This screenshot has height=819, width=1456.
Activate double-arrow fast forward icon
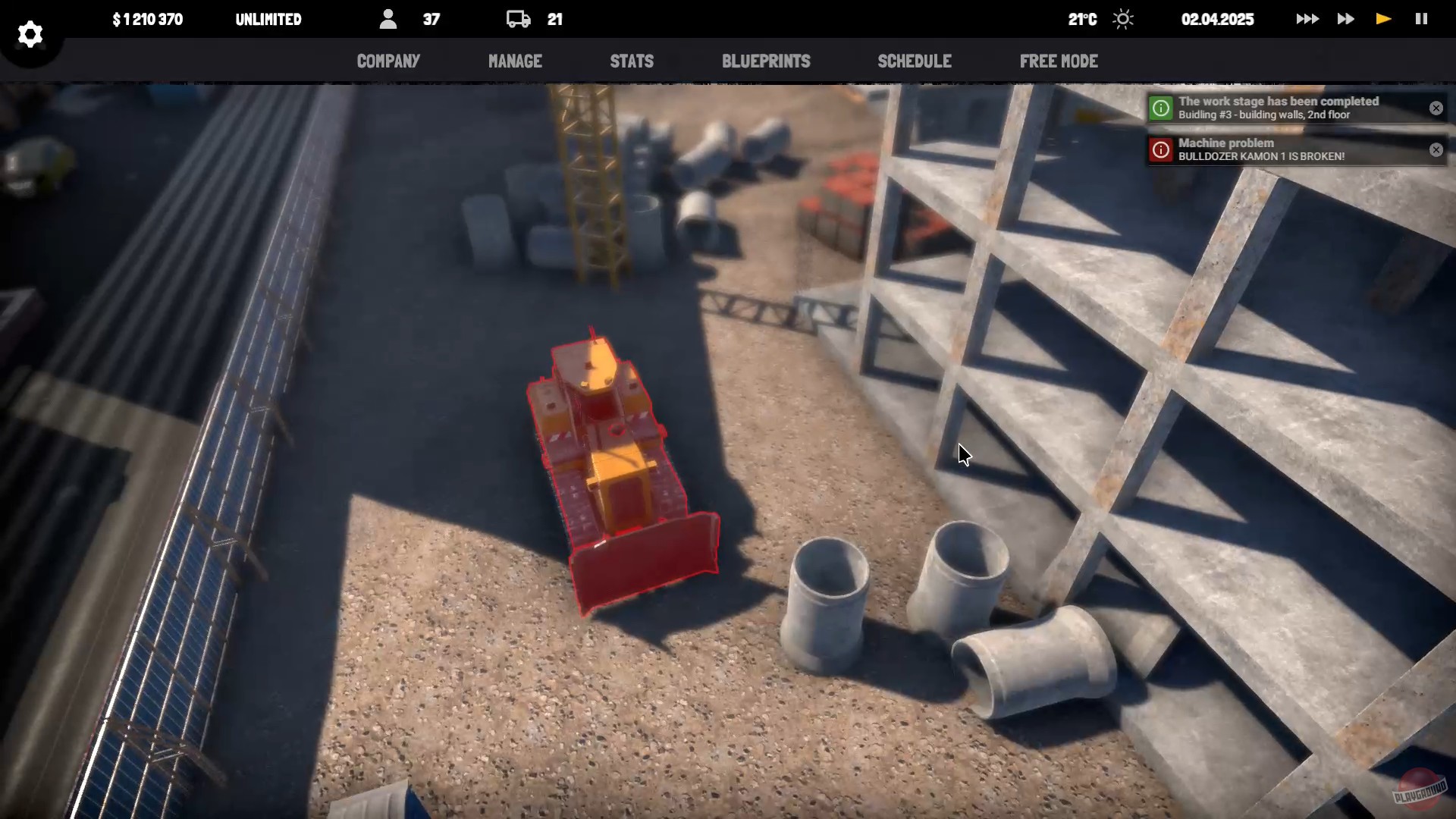tap(1345, 19)
